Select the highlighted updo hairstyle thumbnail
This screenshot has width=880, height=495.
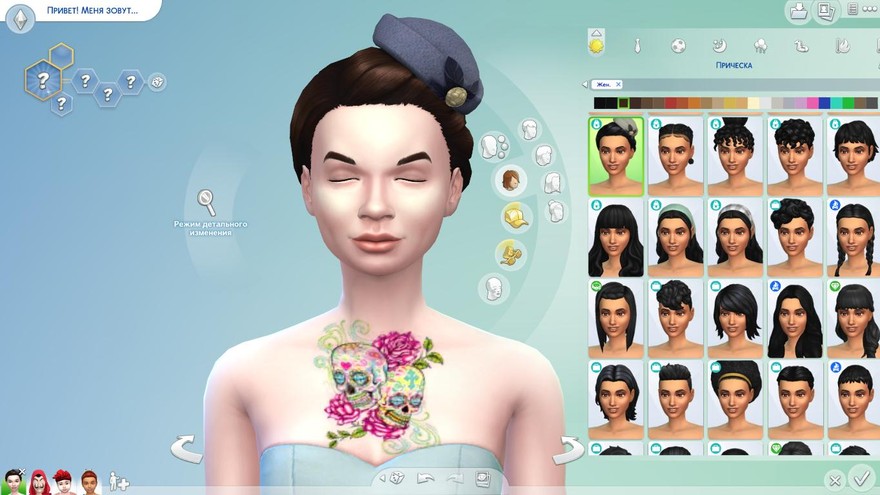(615, 155)
